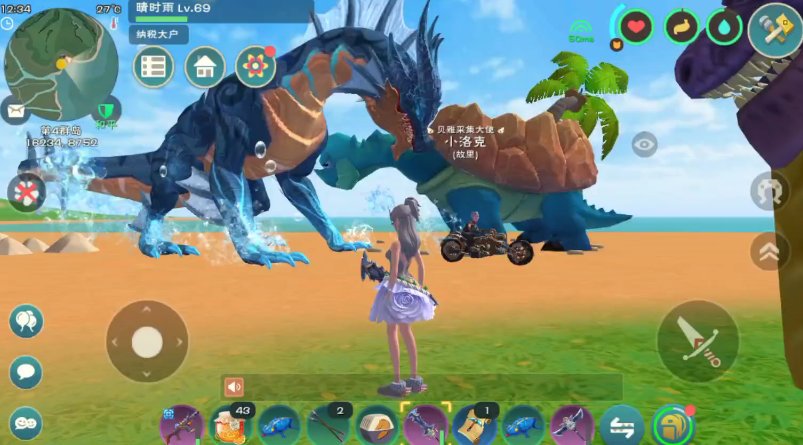Image resolution: width=803 pixels, height=445 pixels.
Task: Open the list menu button
Action: (x=153, y=67)
